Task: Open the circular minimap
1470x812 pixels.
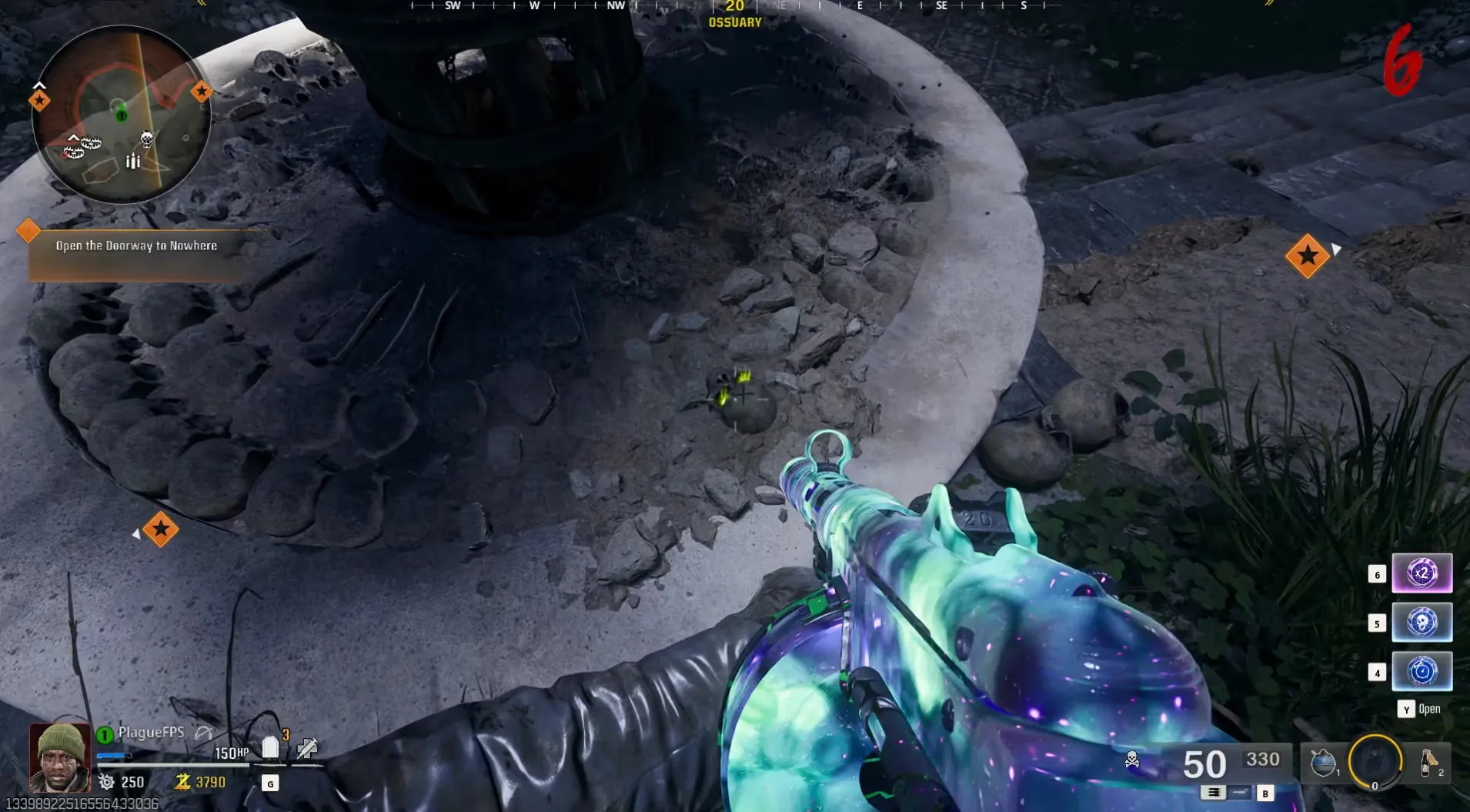Action: 121,115
